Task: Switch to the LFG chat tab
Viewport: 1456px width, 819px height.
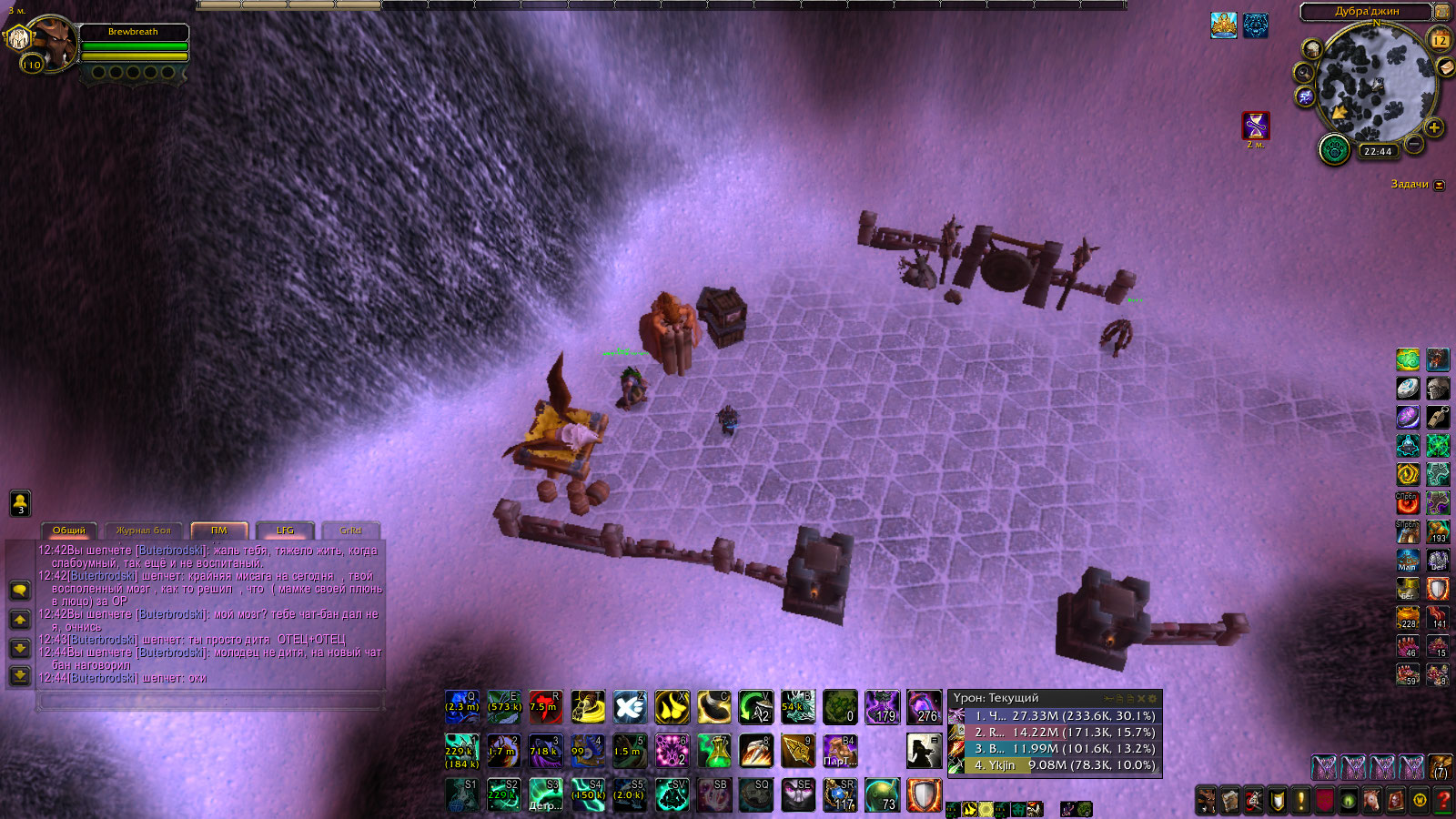Action: point(285,531)
